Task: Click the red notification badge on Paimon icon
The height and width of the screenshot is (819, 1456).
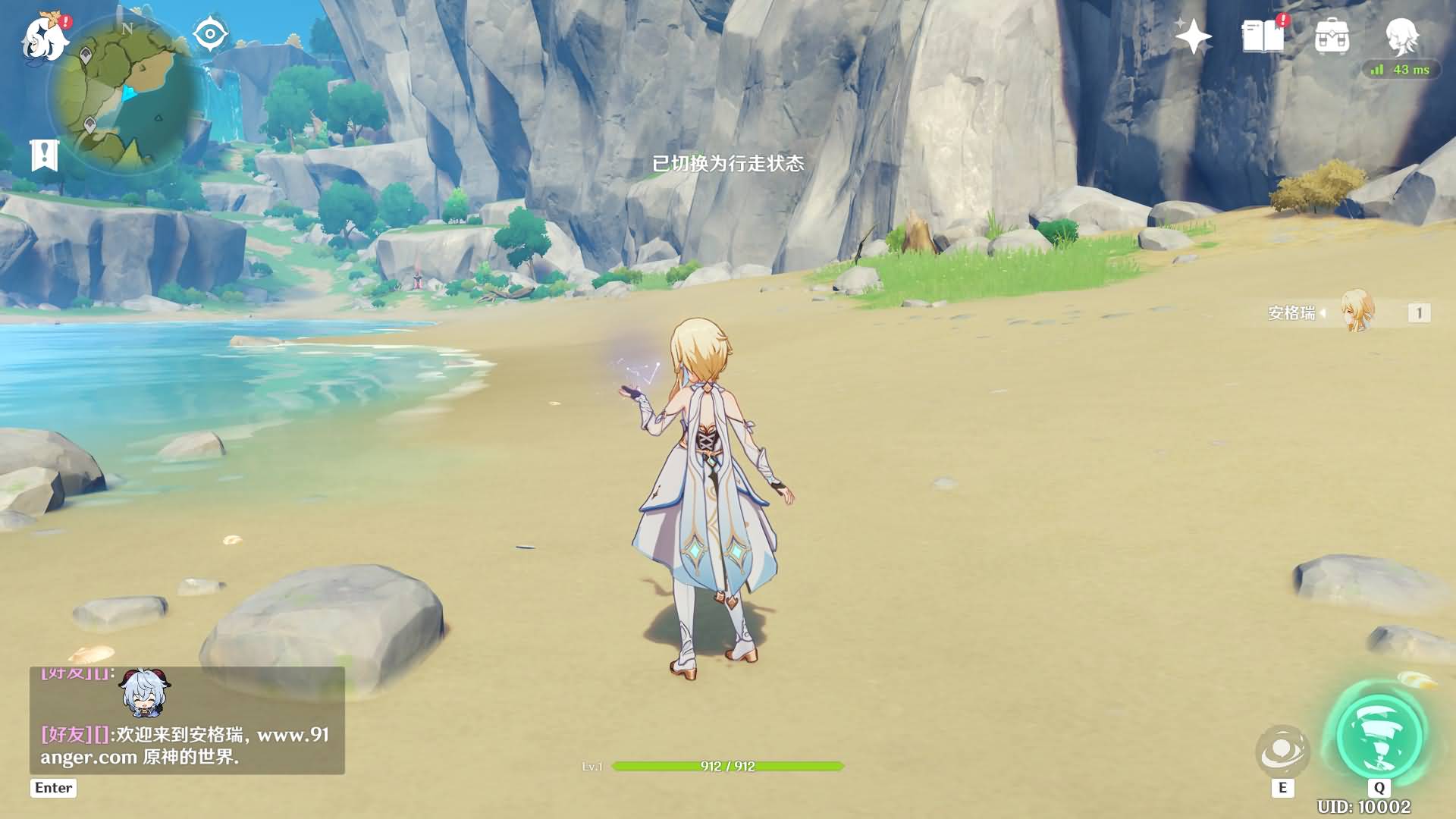Action: tap(67, 22)
